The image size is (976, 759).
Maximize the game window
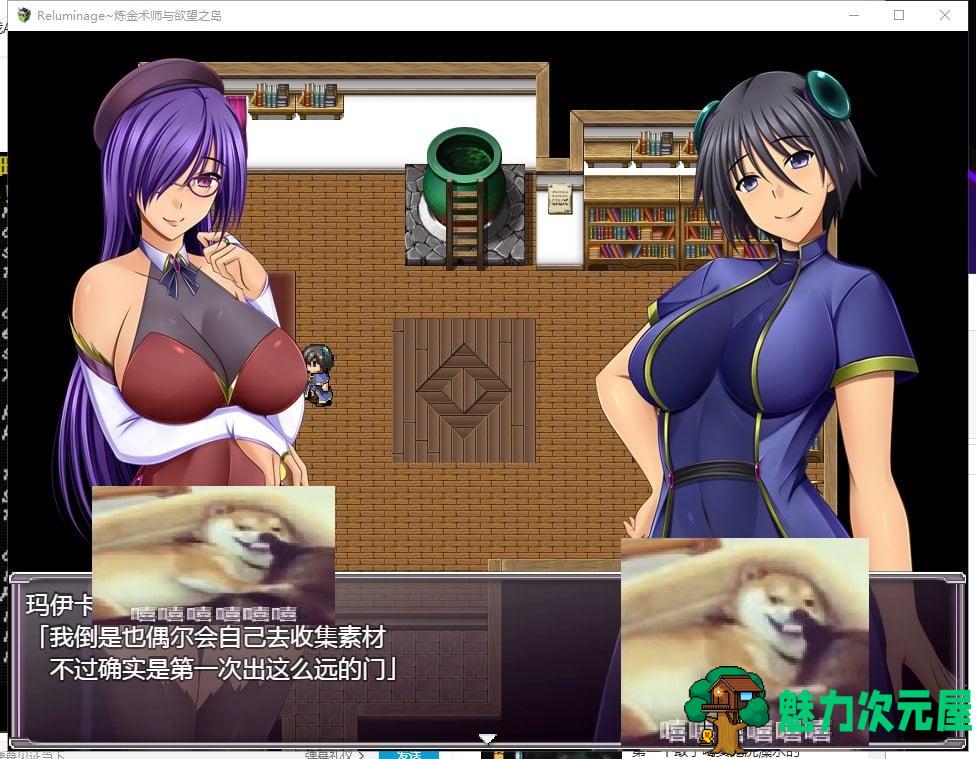[x=899, y=15]
